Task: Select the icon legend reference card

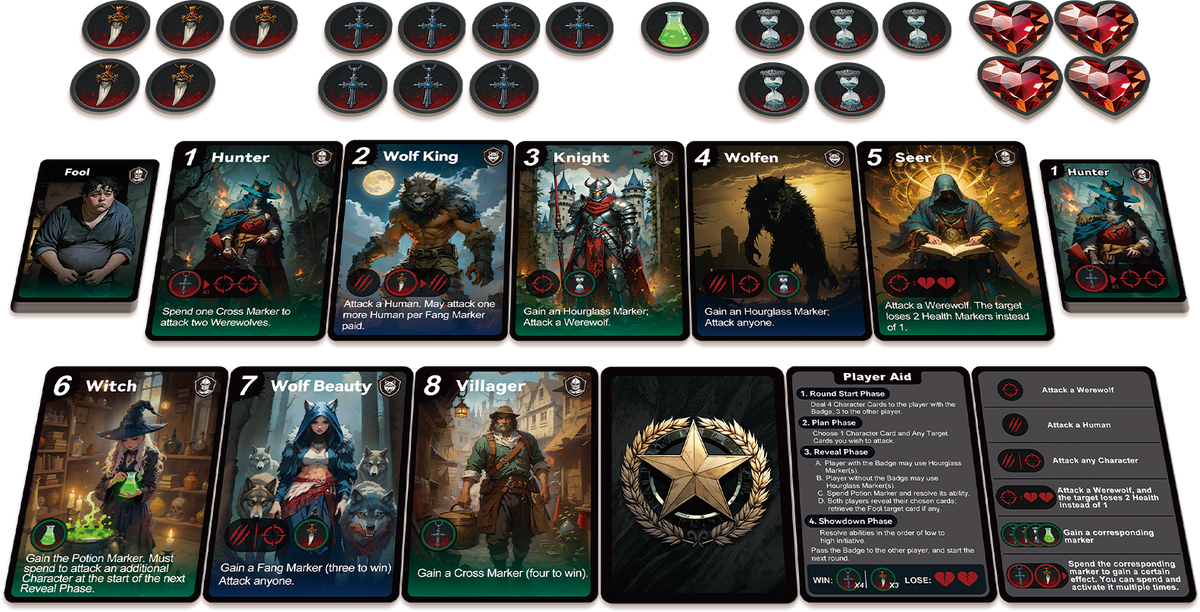Action: point(1083,486)
